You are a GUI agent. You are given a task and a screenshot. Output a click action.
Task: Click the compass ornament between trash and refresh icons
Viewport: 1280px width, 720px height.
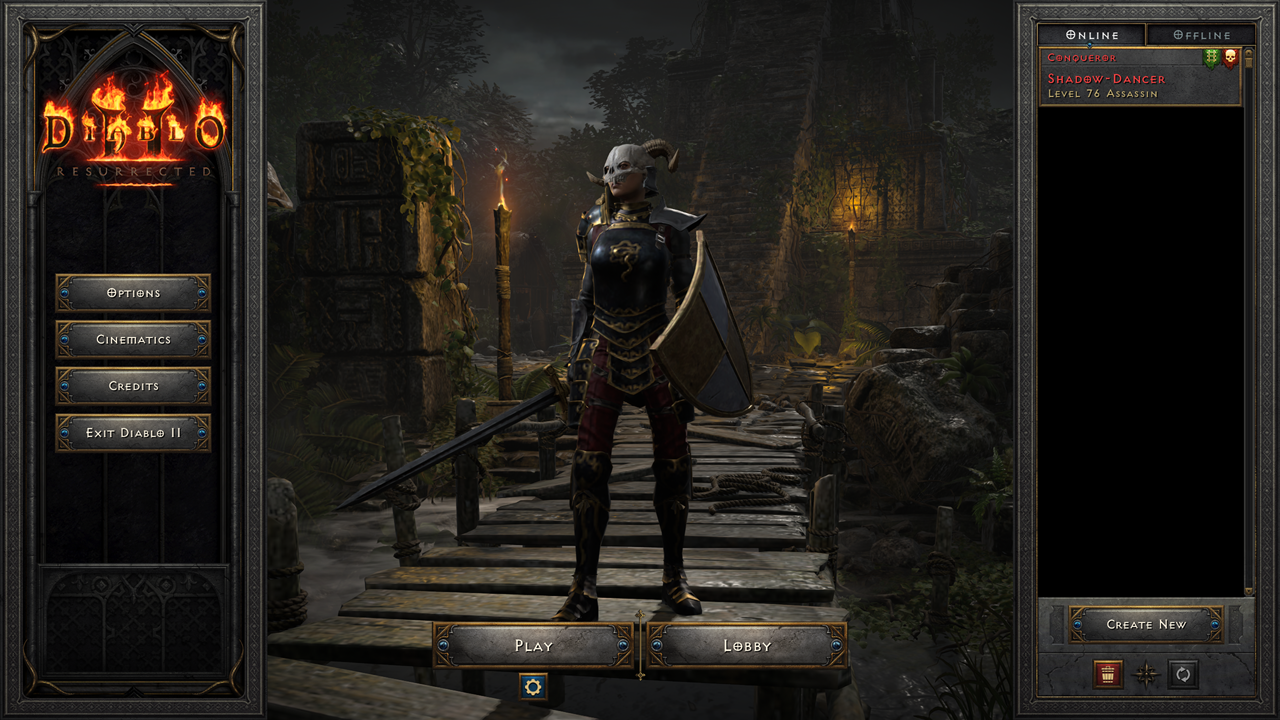1146,674
